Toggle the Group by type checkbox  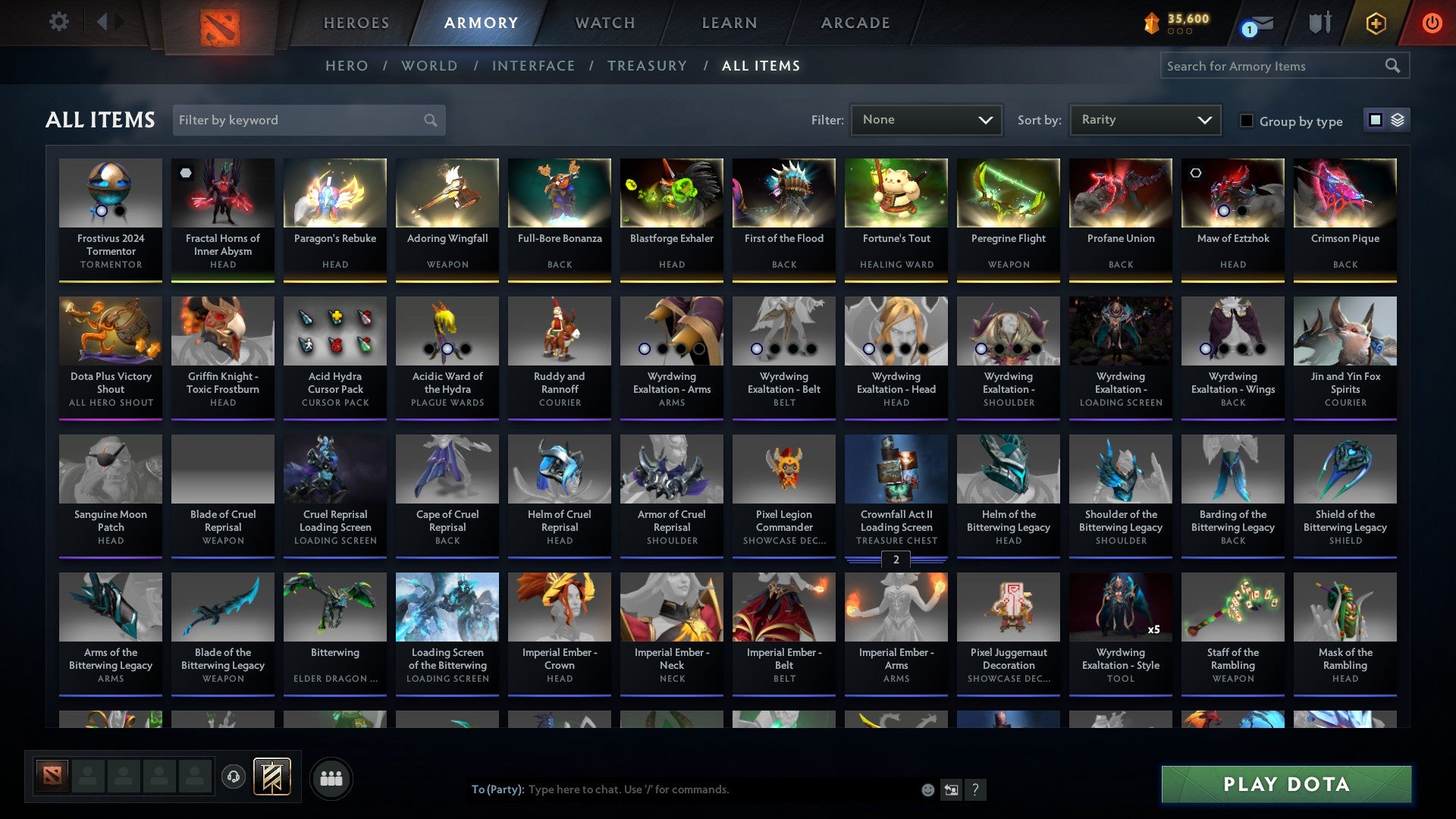pyautogui.click(x=1248, y=121)
